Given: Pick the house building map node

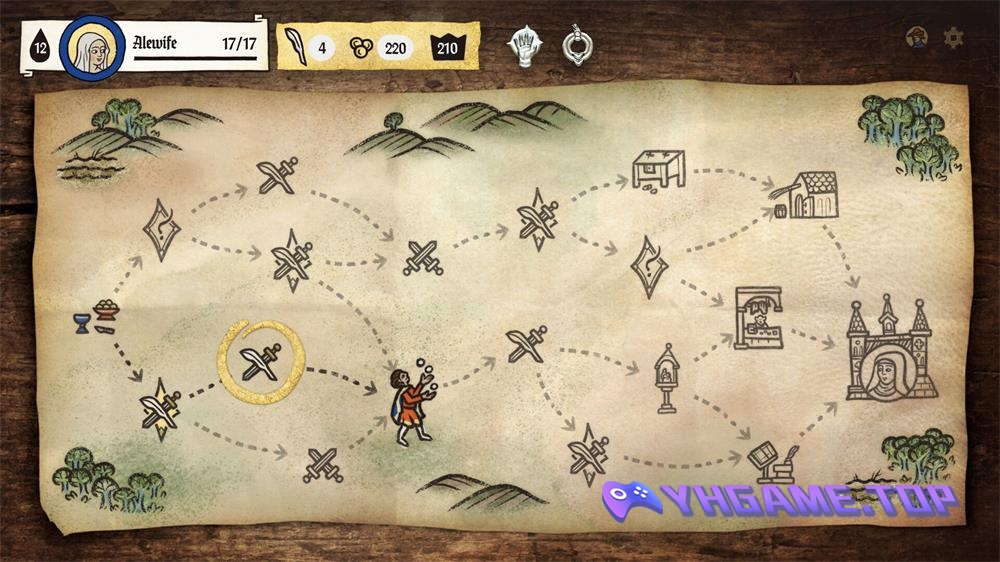Looking at the screenshot, I should point(811,195).
